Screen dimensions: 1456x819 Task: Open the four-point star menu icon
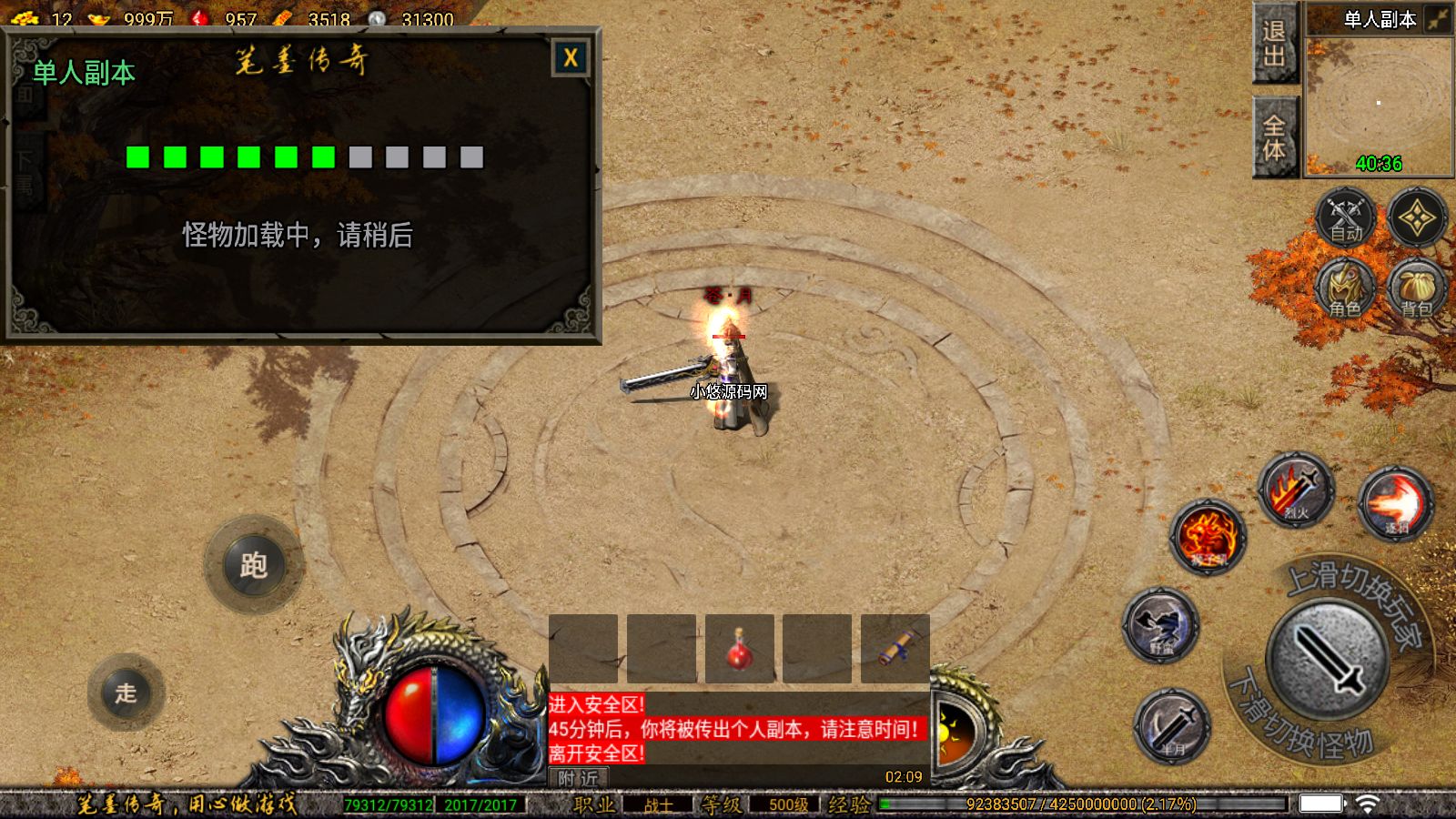[x=1417, y=218]
